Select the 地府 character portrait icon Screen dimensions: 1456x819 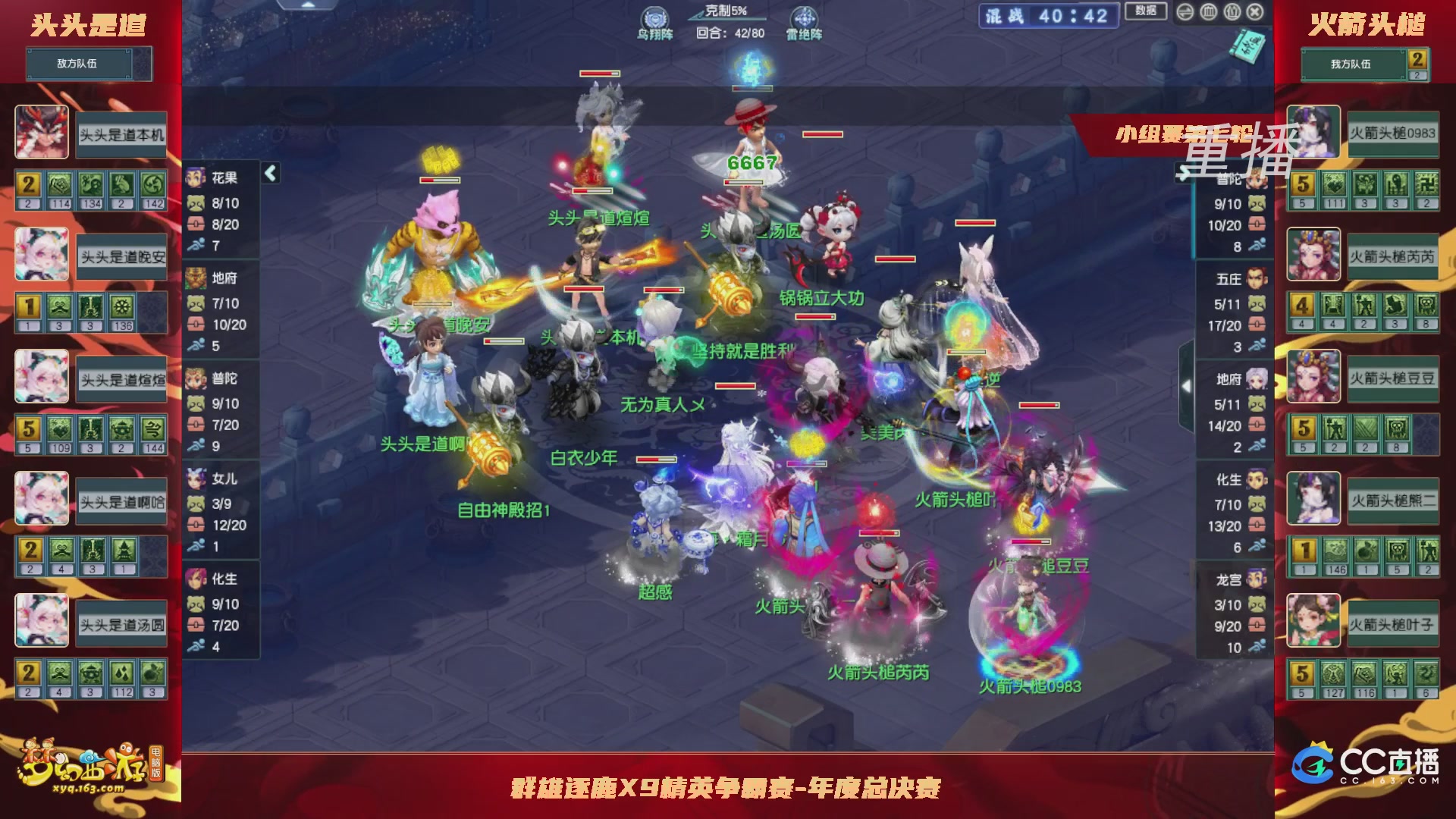coord(196,278)
